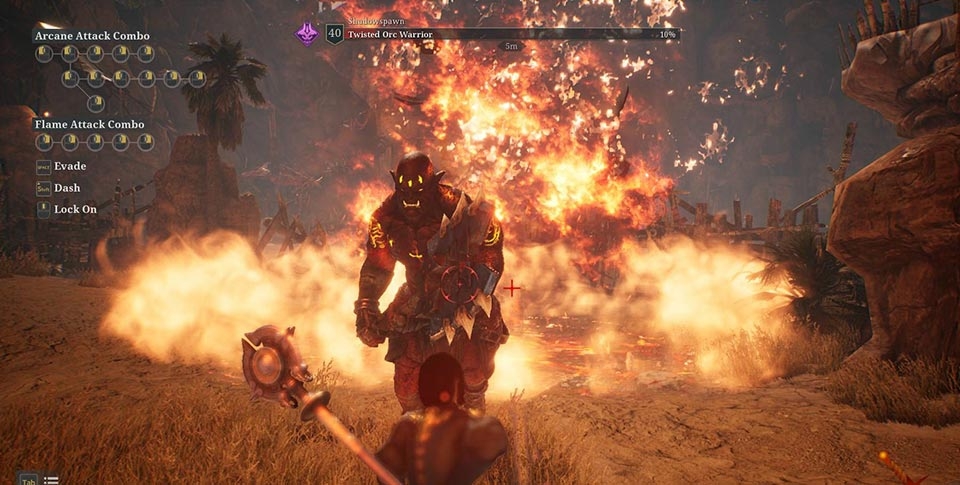The height and width of the screenshot is (485, 960).
Task: Select the Flame Attack Combo heading
Action: tap(89, 125)
